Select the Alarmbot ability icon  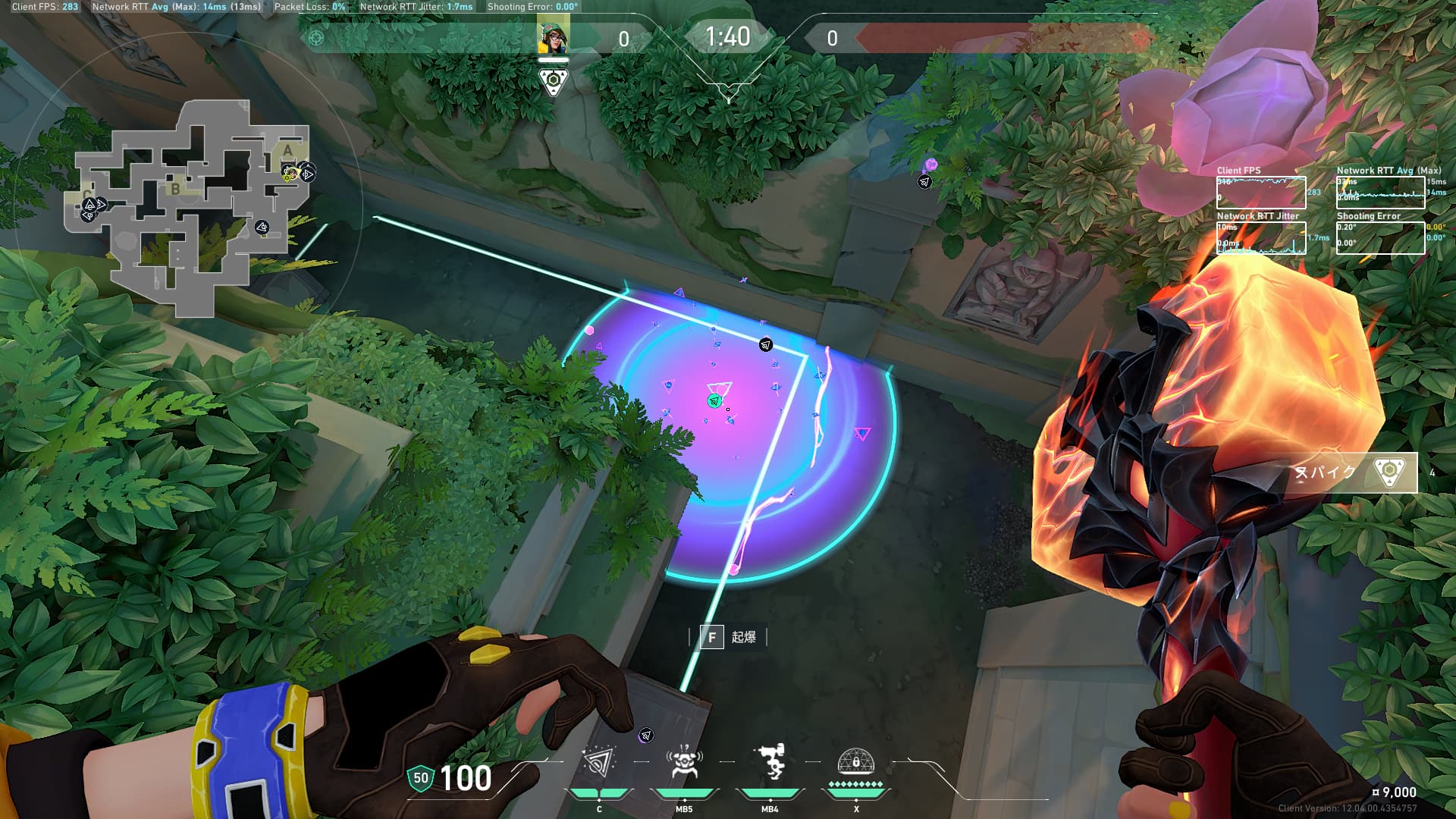[683, 764]
